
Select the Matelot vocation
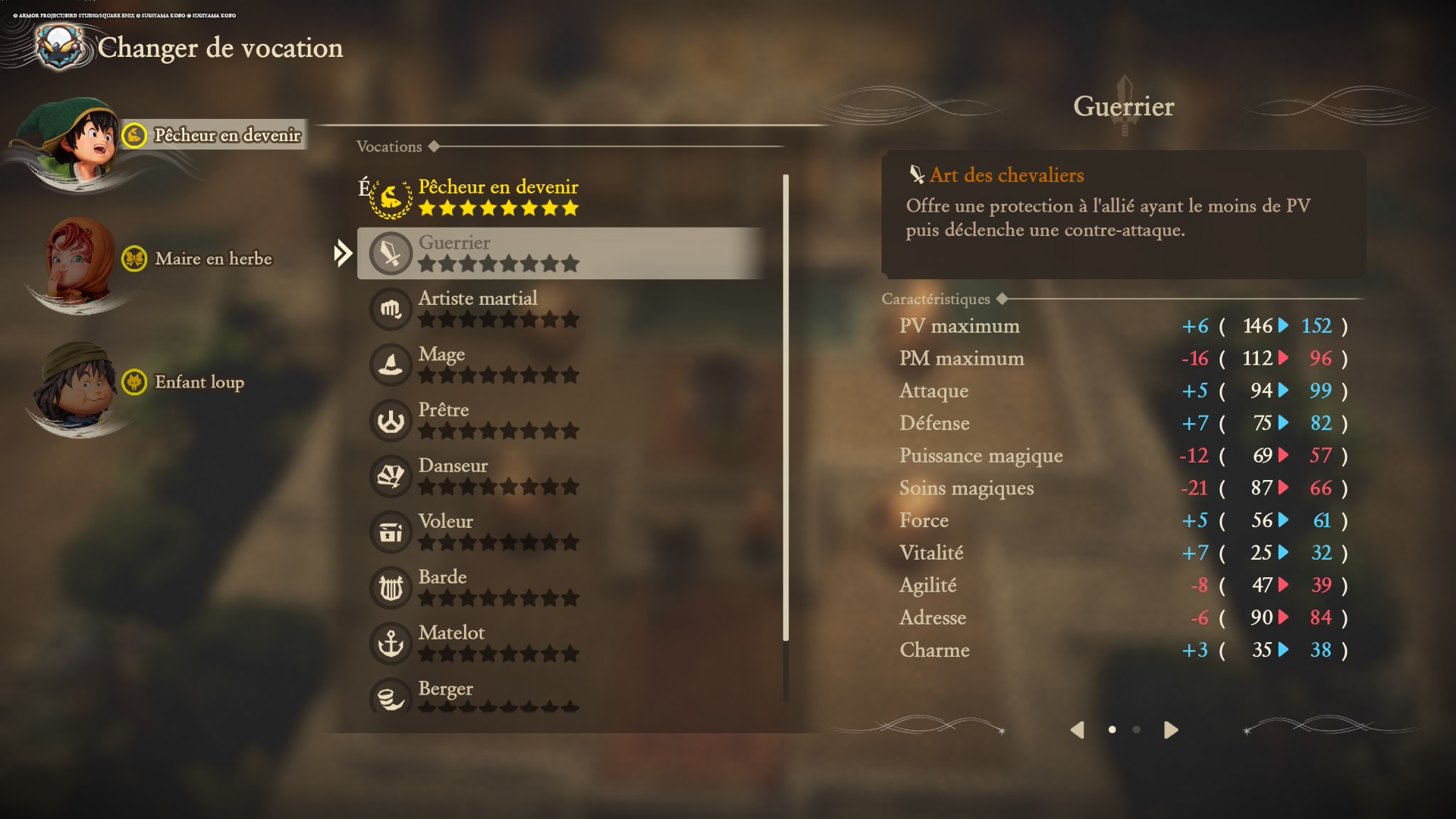[497, 642]
